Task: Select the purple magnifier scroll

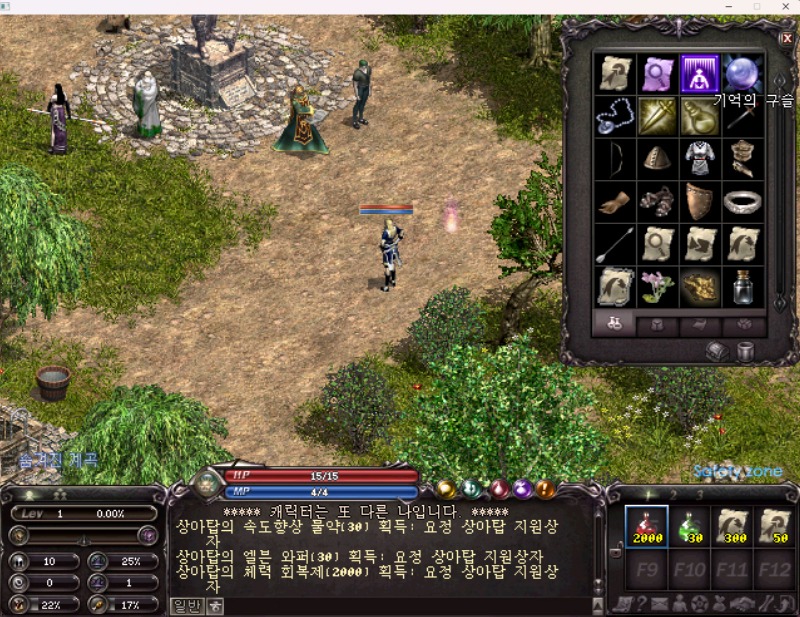Action: (x=657, y=73)
